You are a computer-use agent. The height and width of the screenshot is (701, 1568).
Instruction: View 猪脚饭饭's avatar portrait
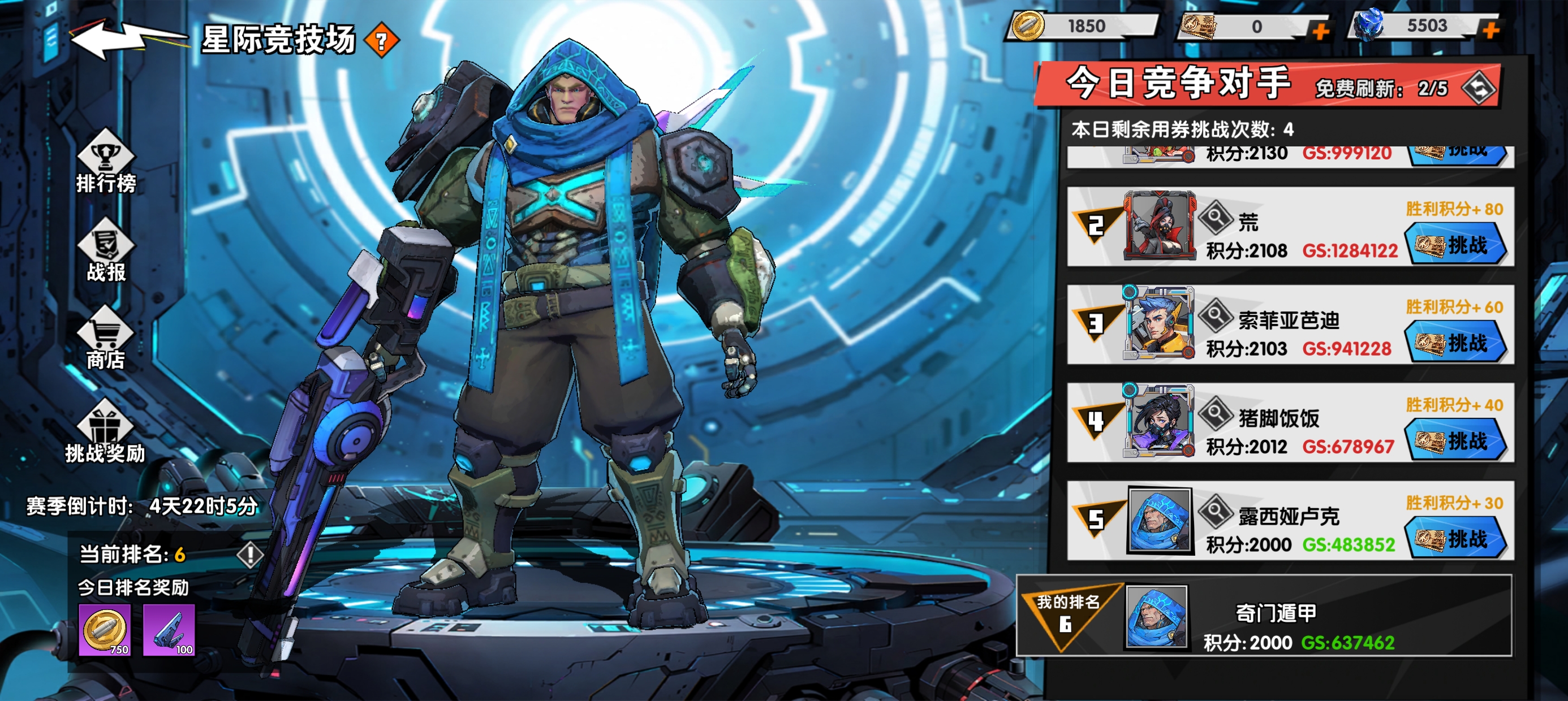(x=1159, y=421)
